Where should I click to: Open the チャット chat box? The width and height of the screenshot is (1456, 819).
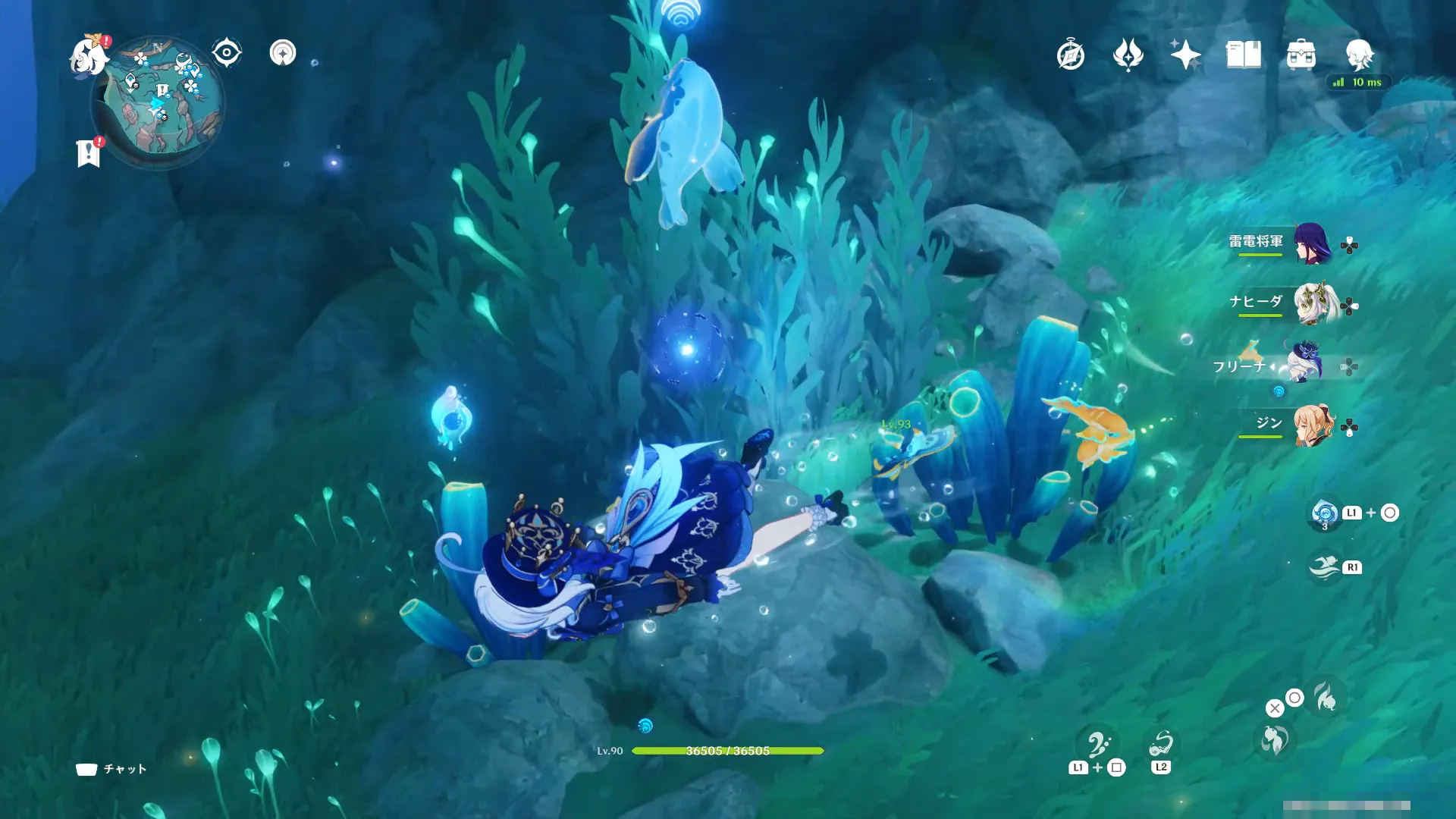click(111, 769)
